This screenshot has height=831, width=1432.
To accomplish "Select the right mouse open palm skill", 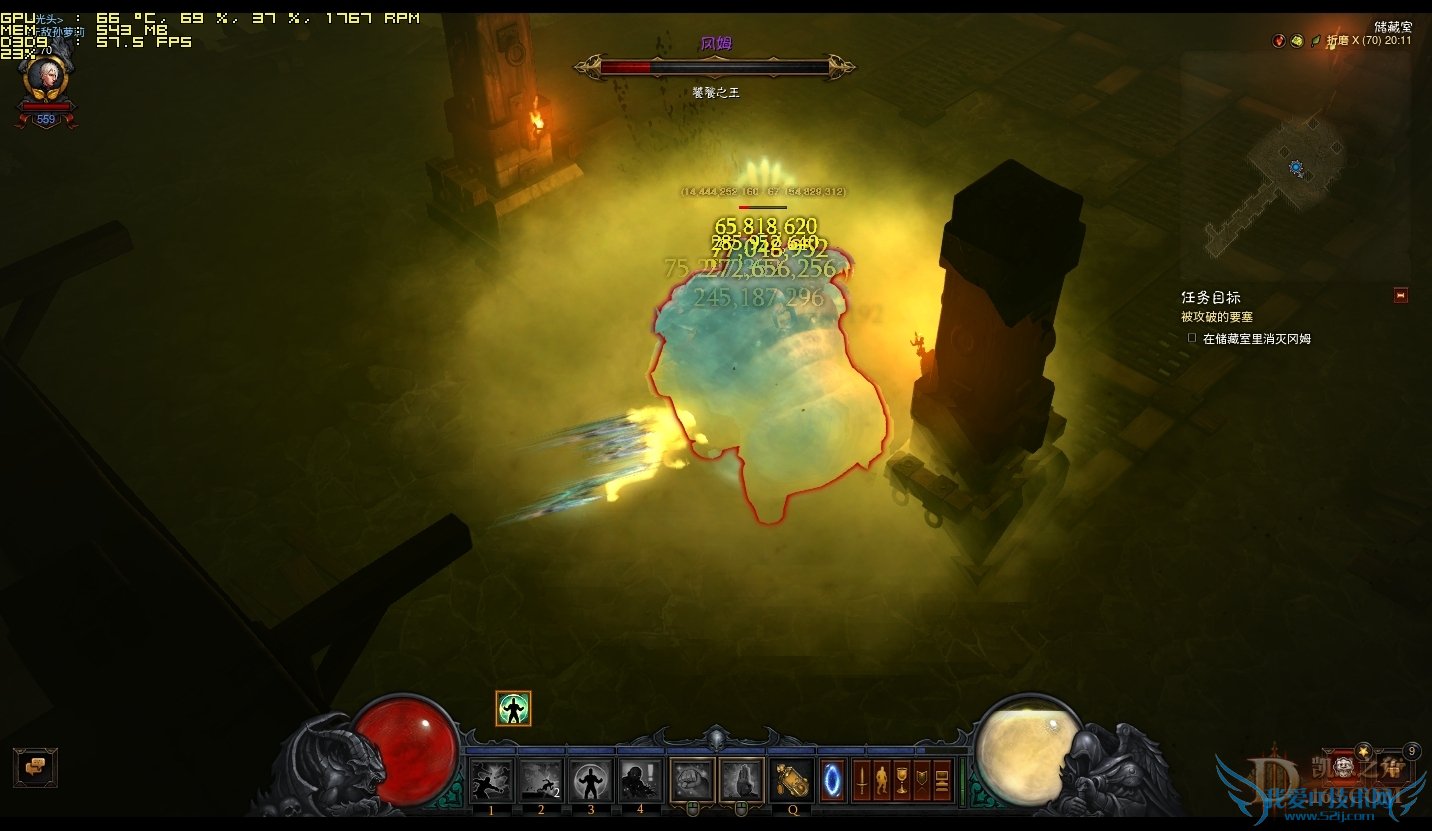I will (741, 781).
